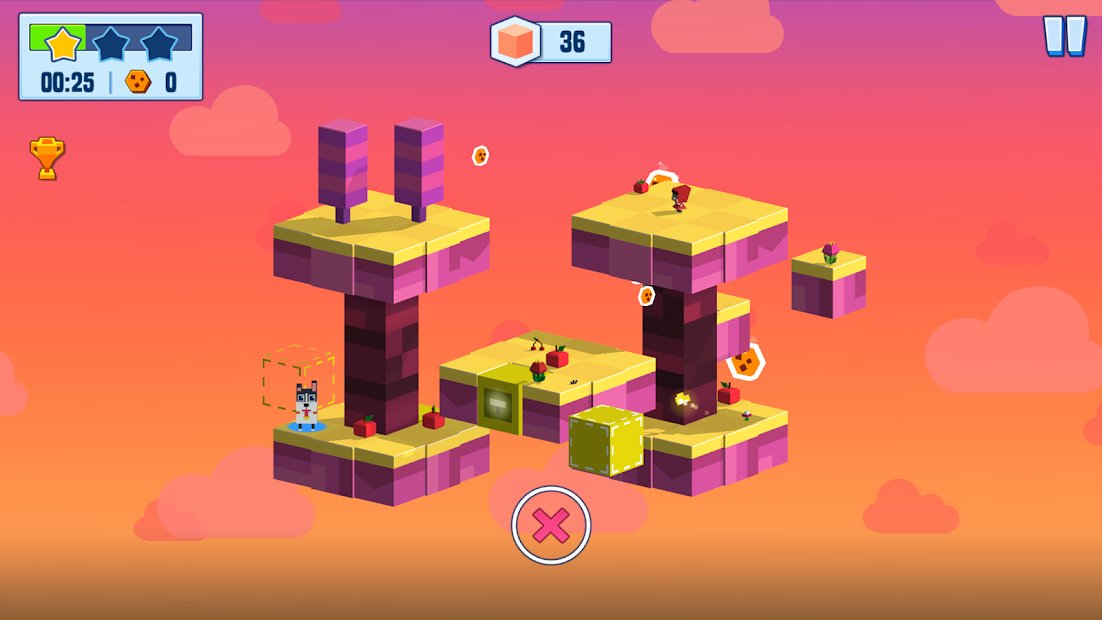
Task: Open the gold trophy achievements icon
Action: coord(47,158)
